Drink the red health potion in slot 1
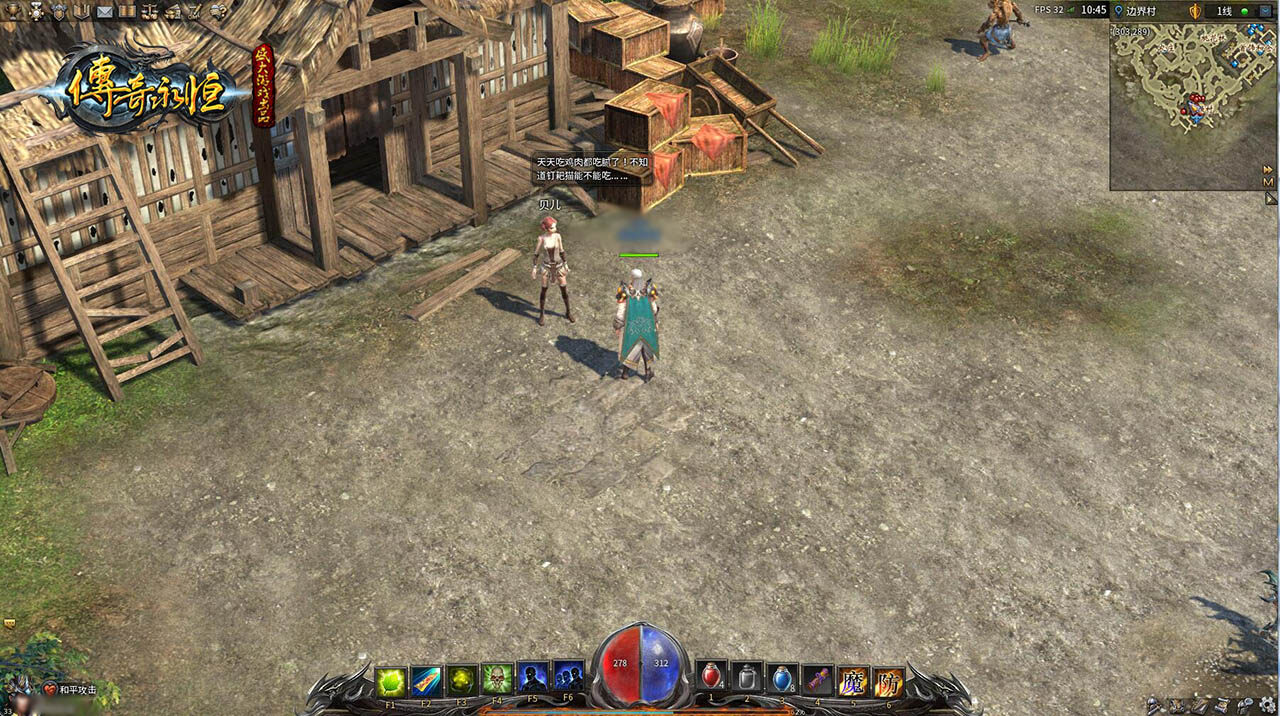The image size is (1280, 716). [711, 680]
